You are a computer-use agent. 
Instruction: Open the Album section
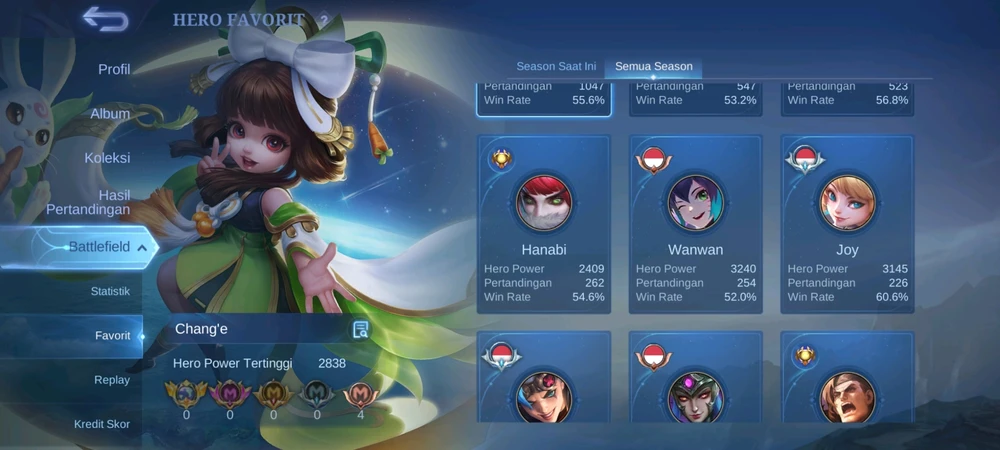pos(110,114)
